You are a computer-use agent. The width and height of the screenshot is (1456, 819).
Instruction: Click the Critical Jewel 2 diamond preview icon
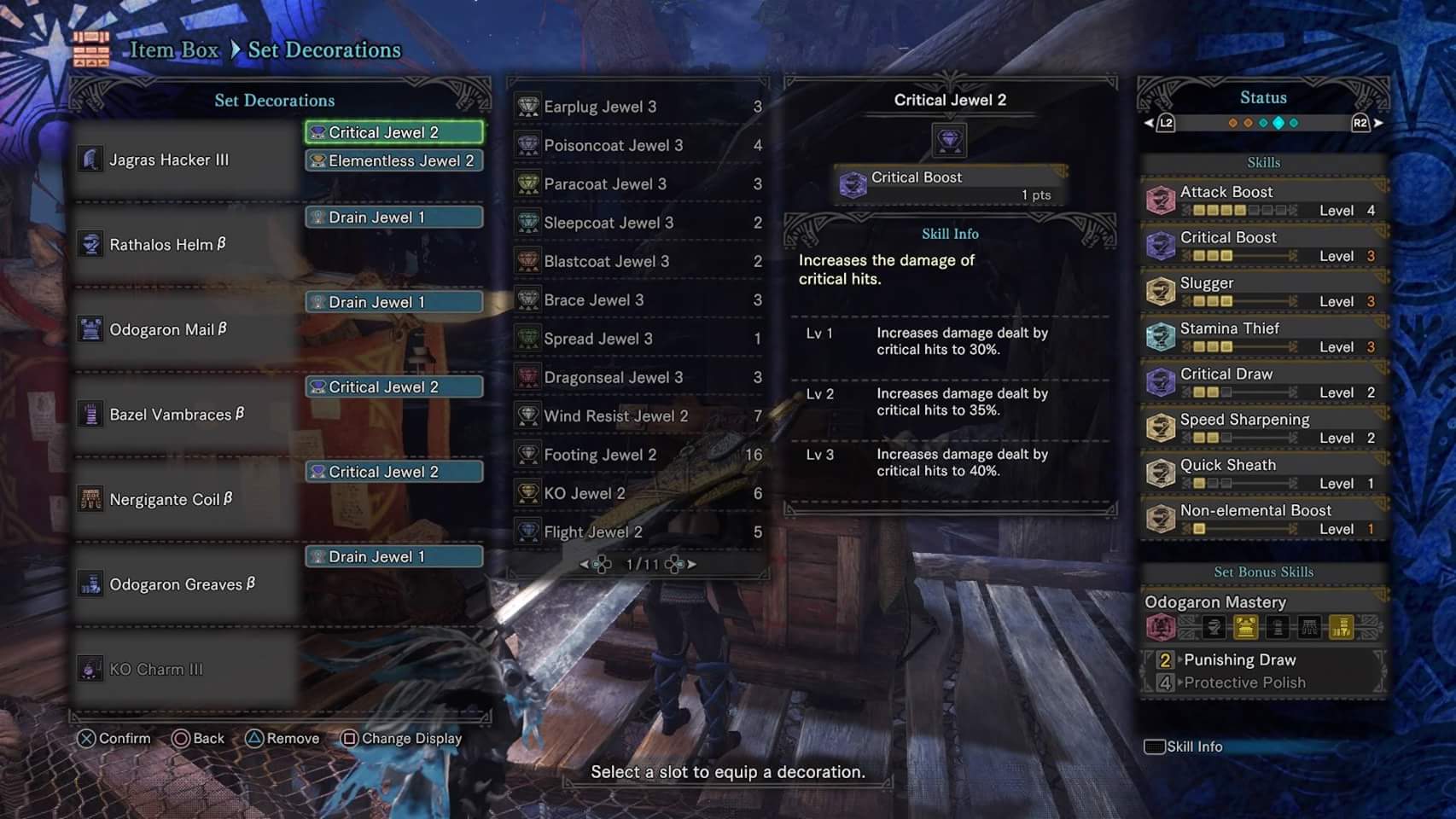coord(950,140)
